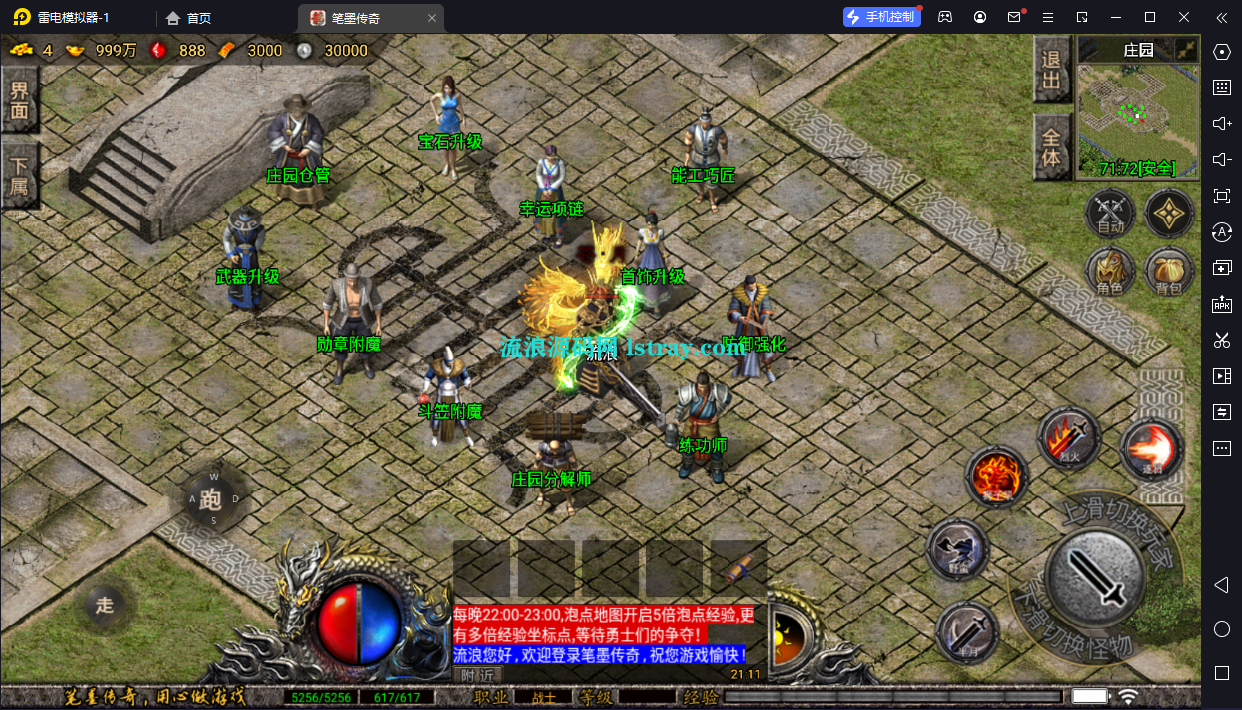The image size is (1242, 710).
Task: Switch movement to 跑 run mode
Action: point(211,498)
